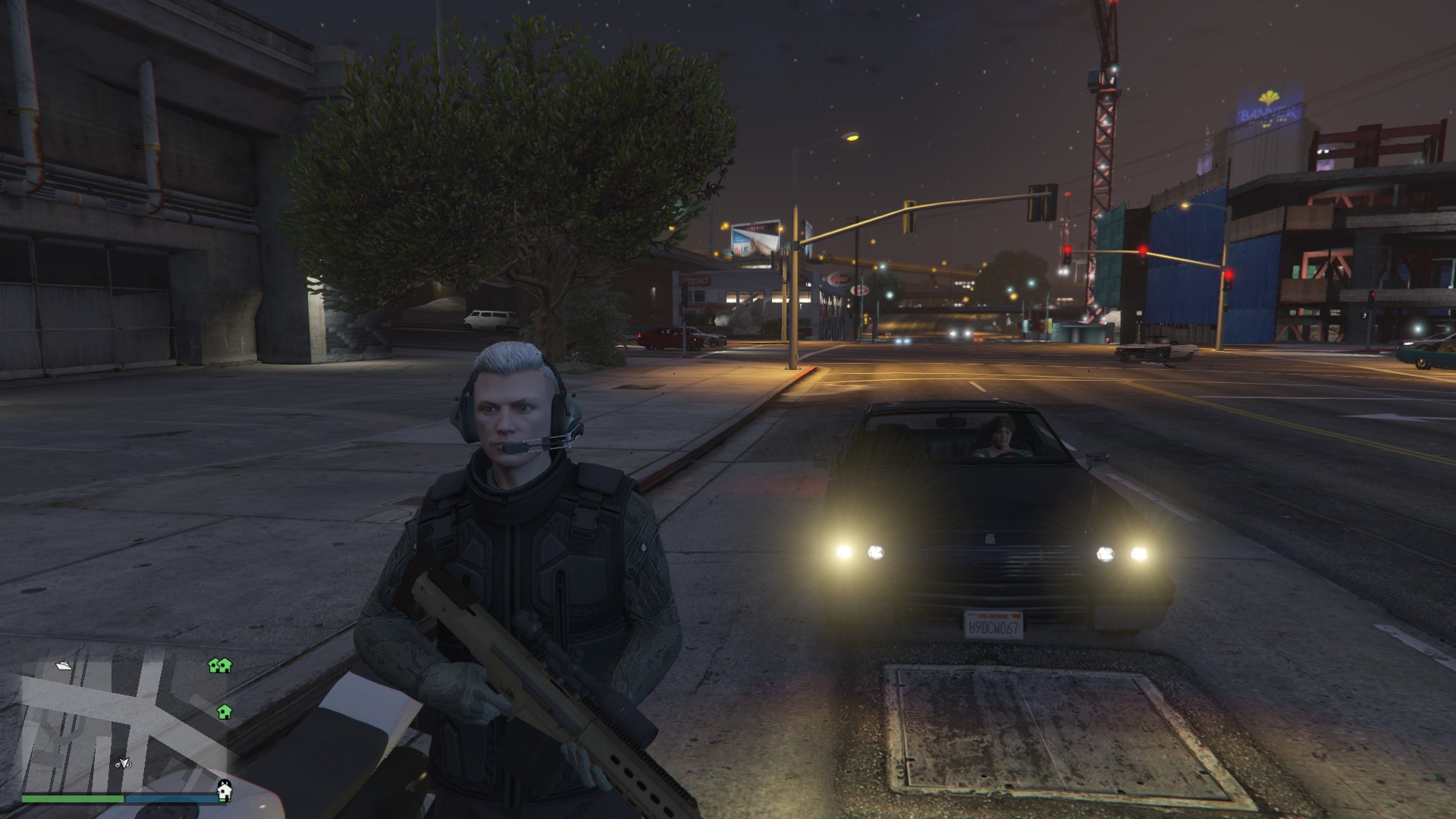Select the green double-house blip
Viewport: 1456px width, 819px height.
(220, 666)
